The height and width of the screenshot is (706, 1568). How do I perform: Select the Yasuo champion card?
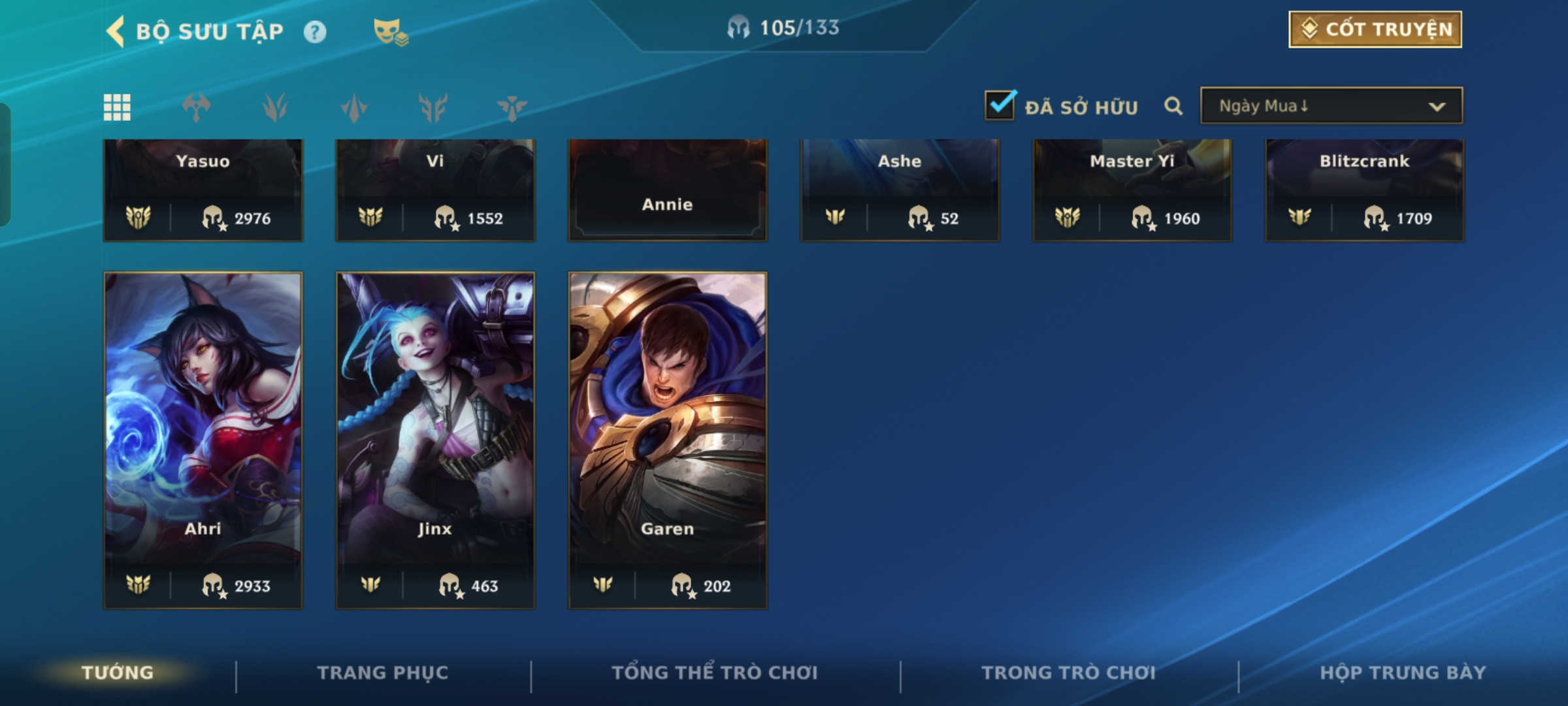pyautogui.click(x=203, y=190)
